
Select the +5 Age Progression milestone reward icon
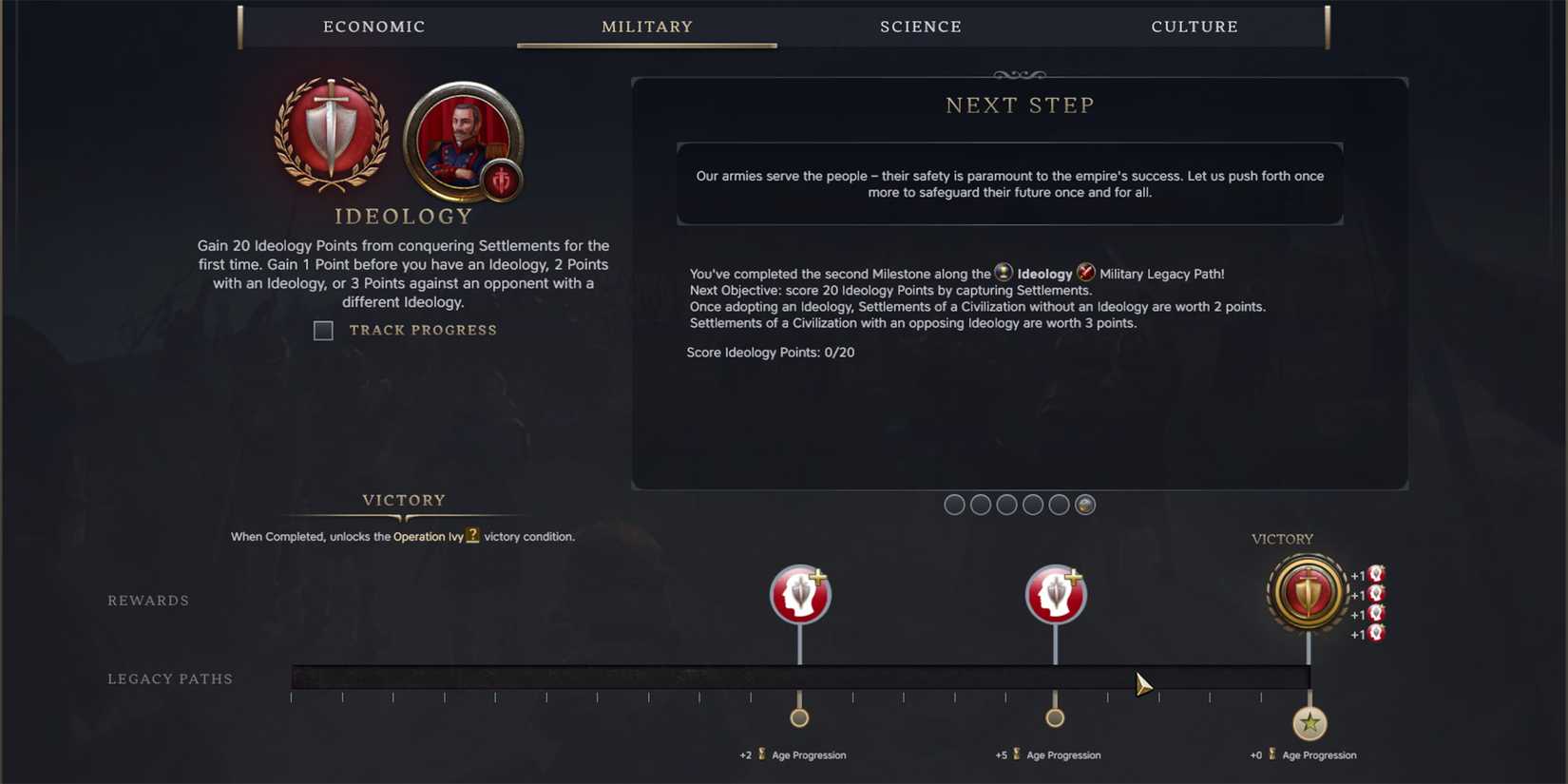click(x=1055, y=593)
